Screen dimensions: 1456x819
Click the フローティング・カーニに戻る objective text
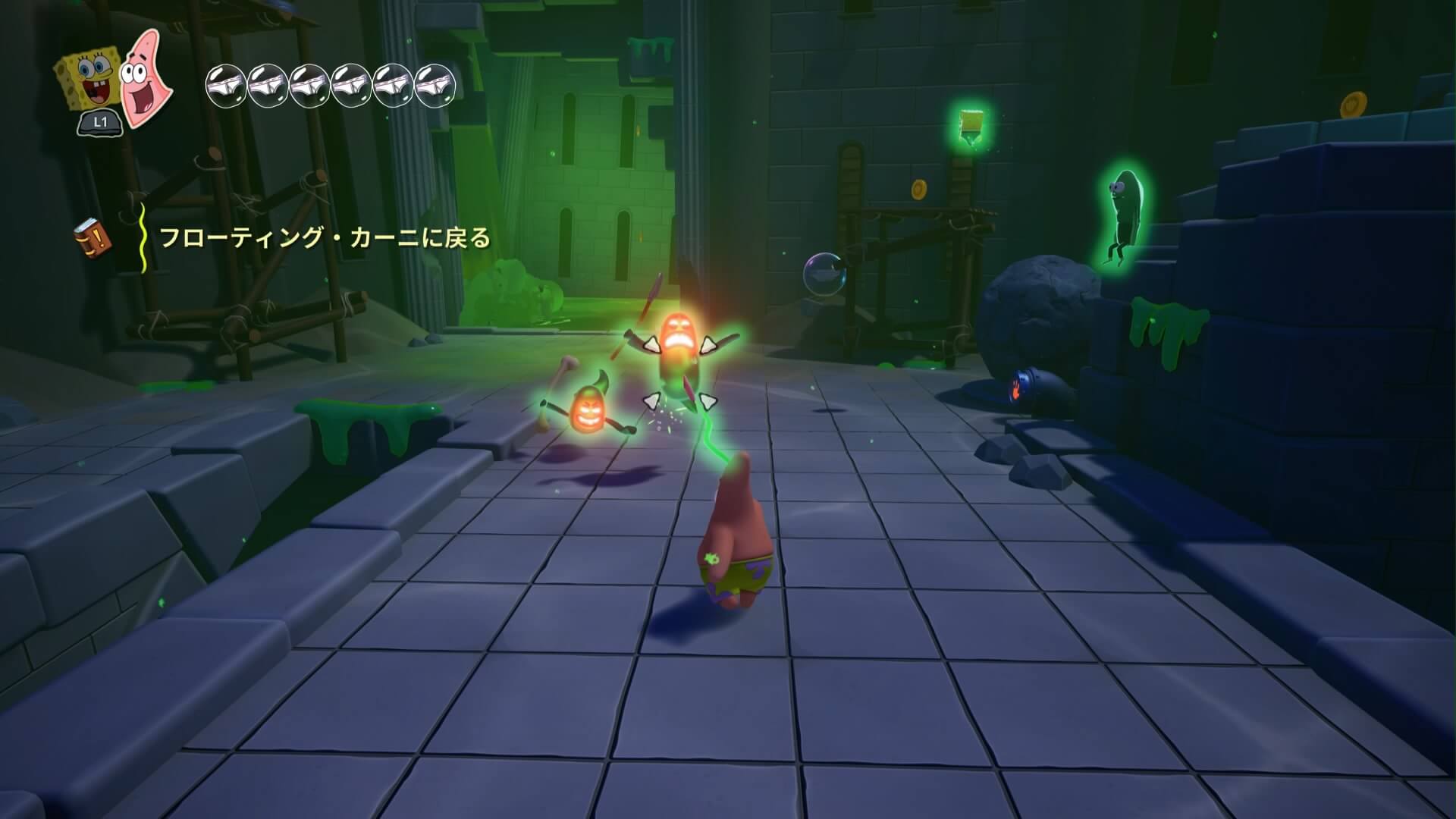click(325, 239)
